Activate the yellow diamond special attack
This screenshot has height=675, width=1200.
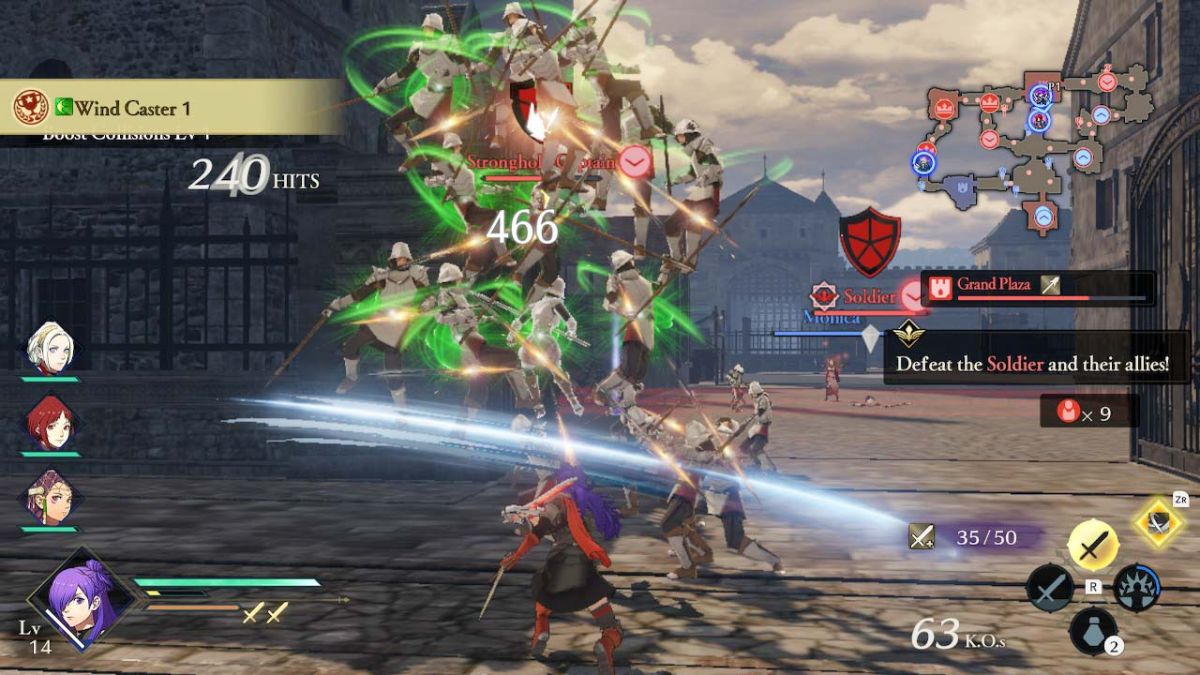pyautogui.click(x=1158, y=523)
